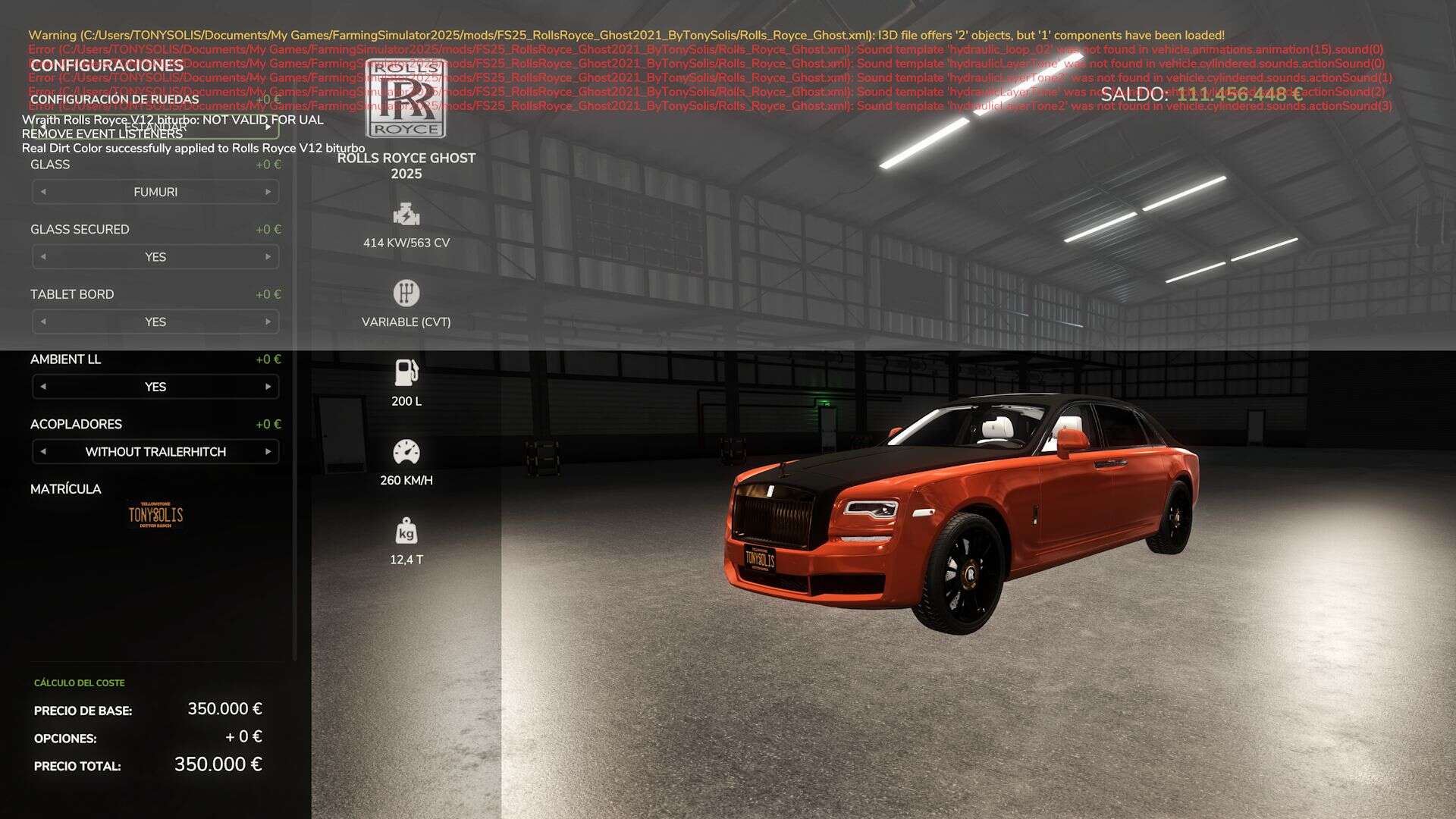Screen dimensions: 1456x819
Task: Choose next Acopladores trailer hitch option
Action: click(268, 452)
